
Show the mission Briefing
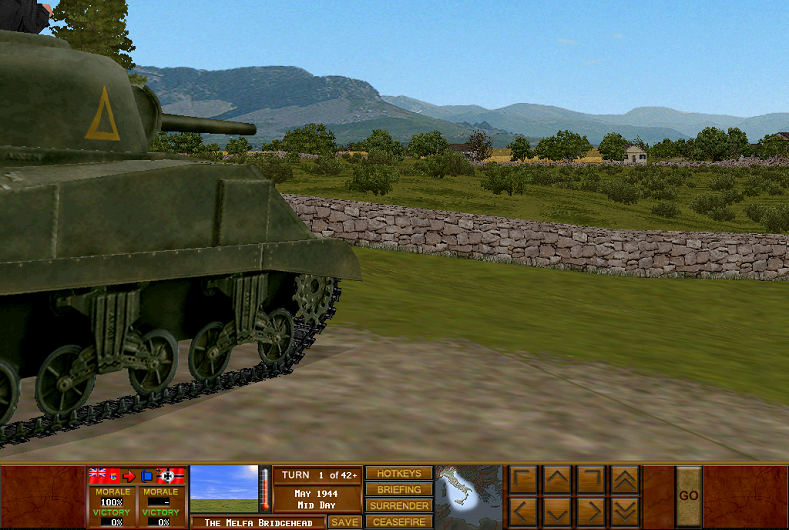pos(398,489)
